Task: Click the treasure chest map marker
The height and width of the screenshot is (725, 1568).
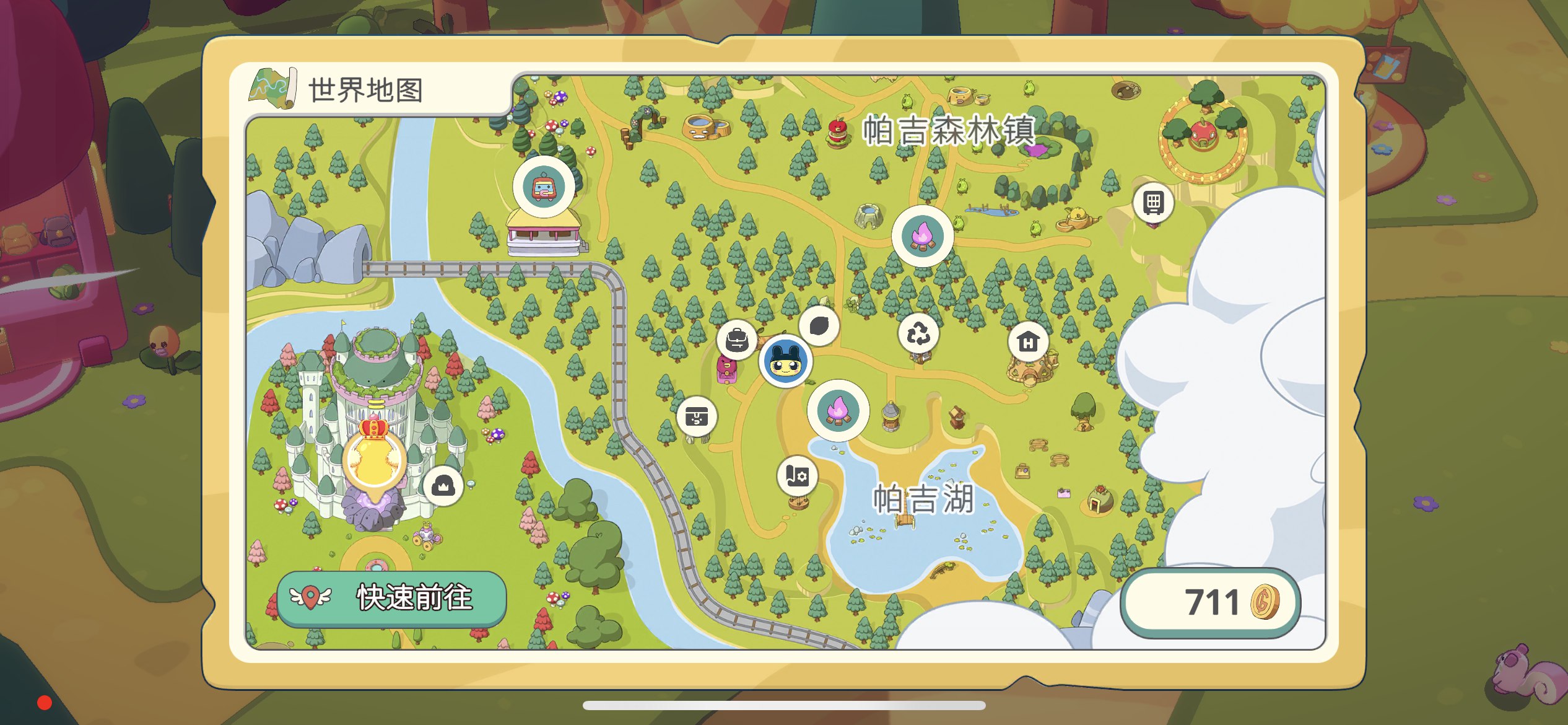Action: (x=697, y=417)
